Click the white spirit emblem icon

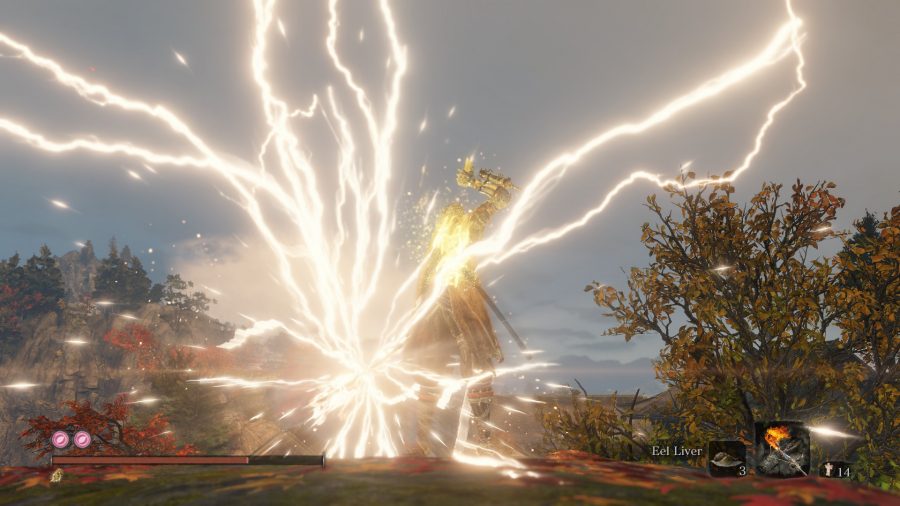click(827, 470)
